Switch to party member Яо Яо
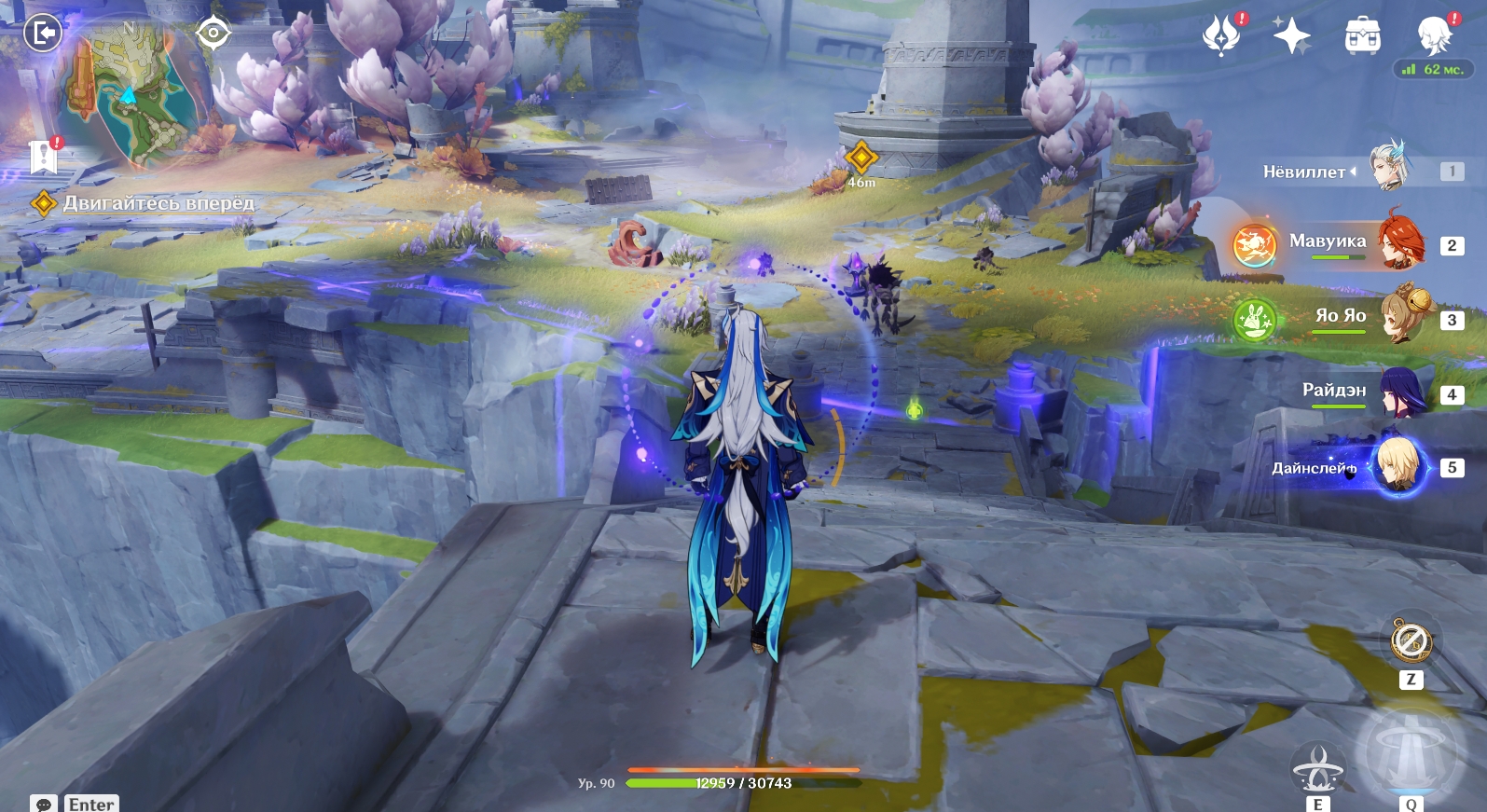The height and width of the screenshot is (812, 1487). point(1400,317)
